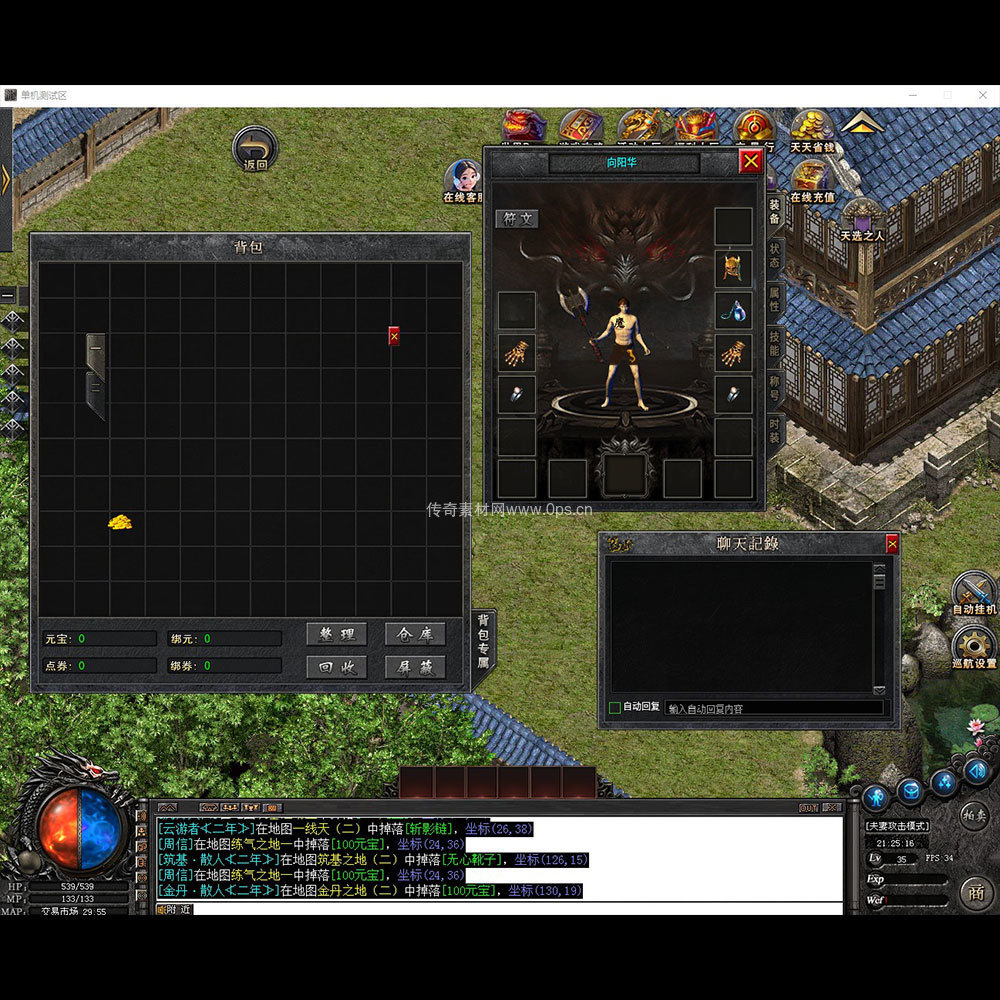Activate 自动挂机 auto-battle icon

[x=973, y=591]
